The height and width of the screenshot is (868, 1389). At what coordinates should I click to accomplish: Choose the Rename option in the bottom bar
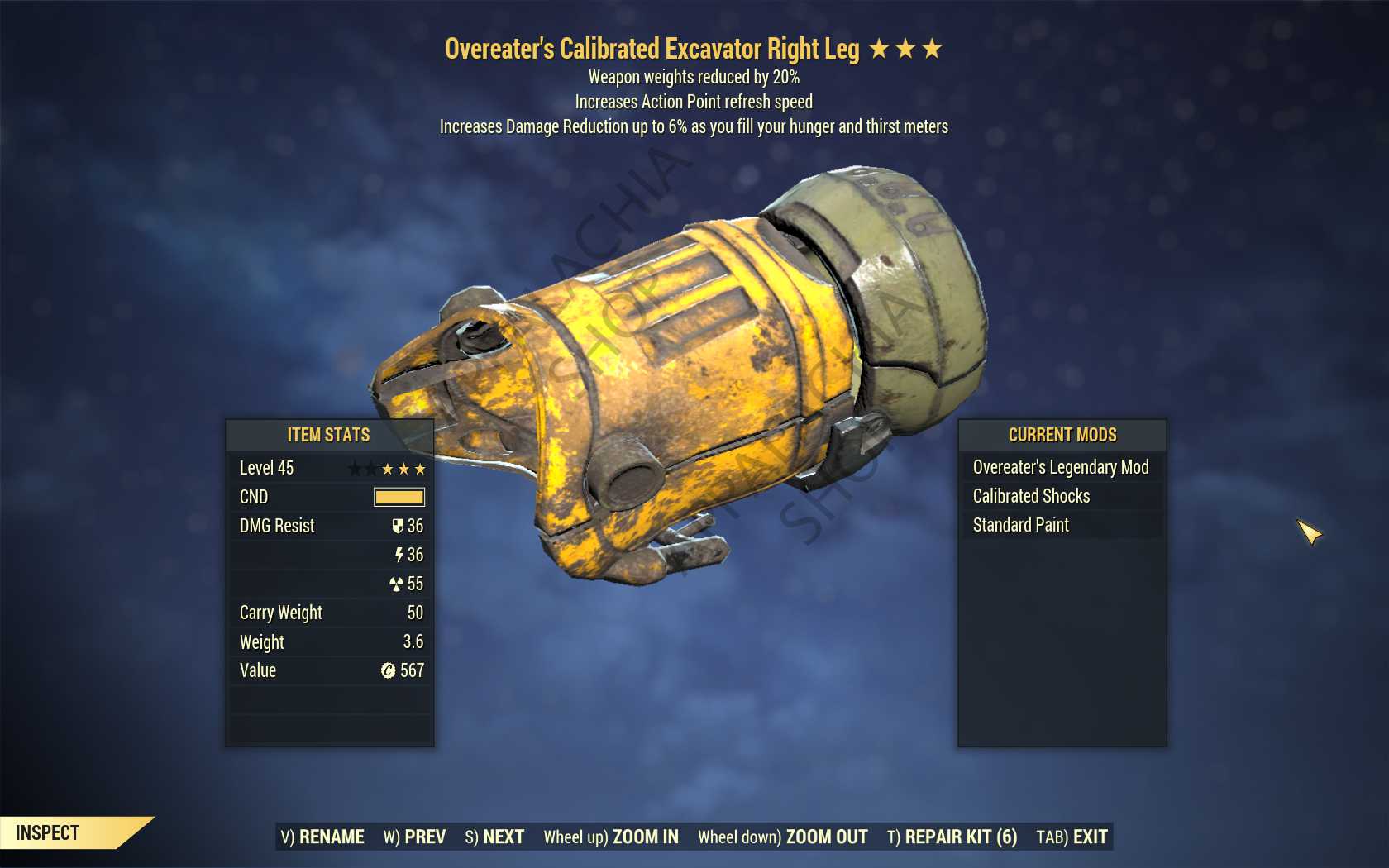(322, 837)
